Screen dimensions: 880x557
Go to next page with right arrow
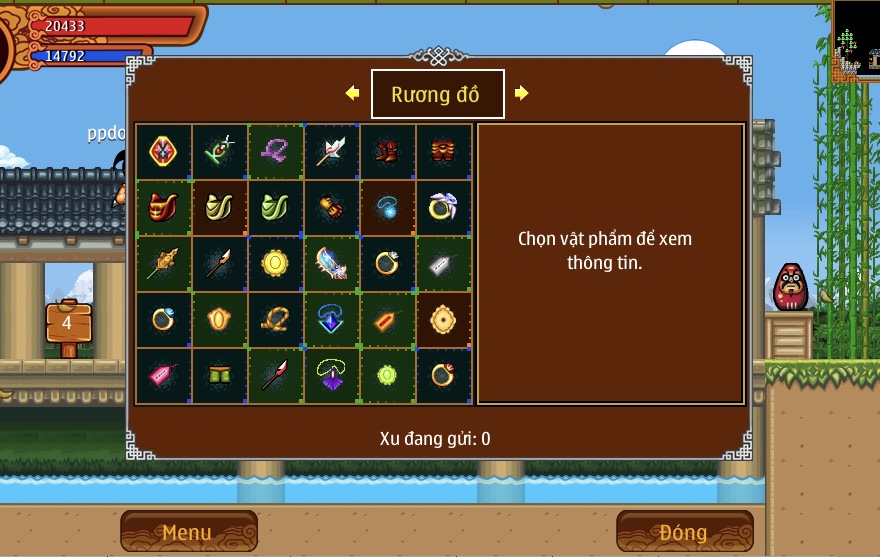pyautogui.click(x=521, y=93)
